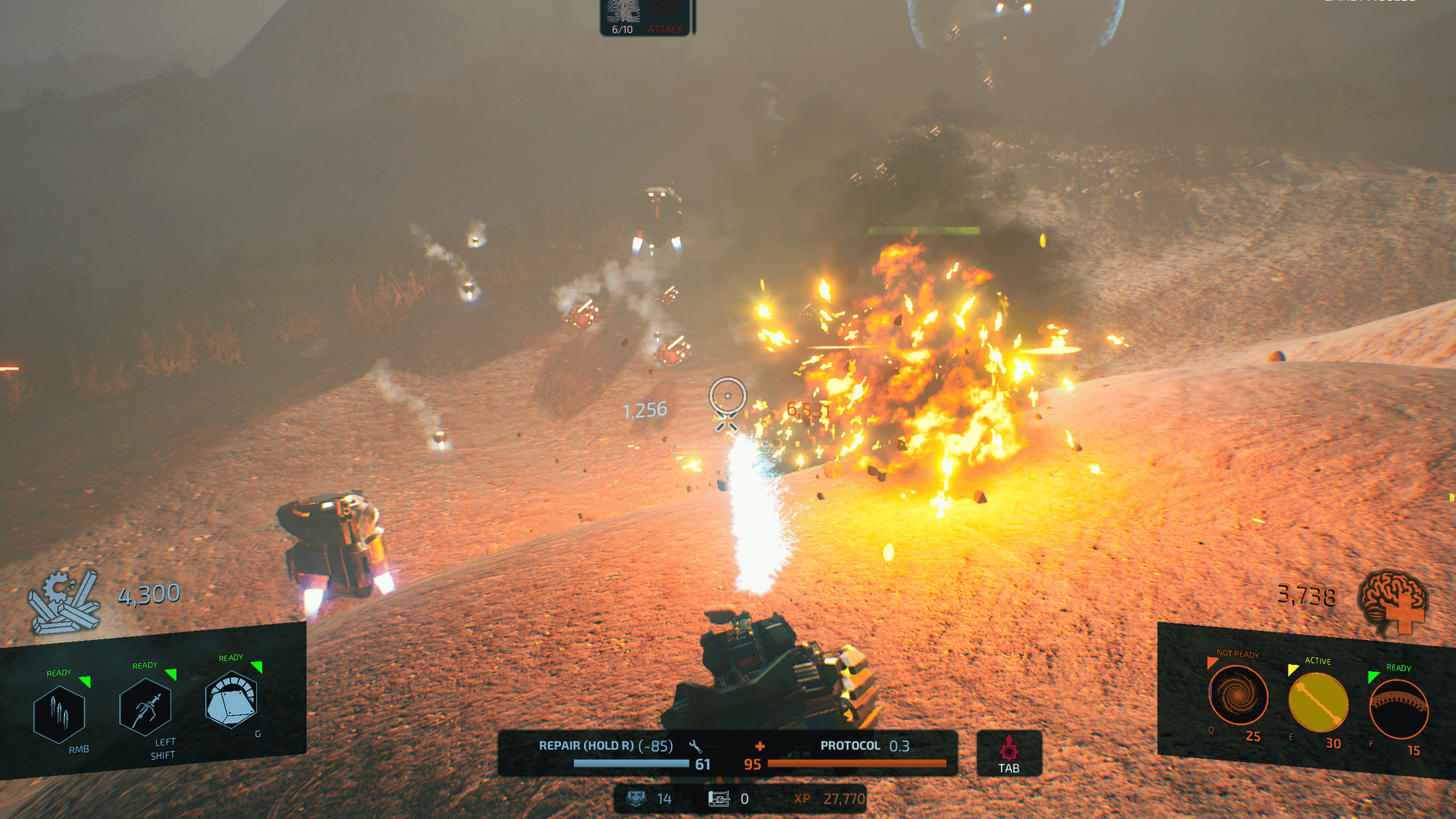Viewport: 1456px width, 819px height.
Task: Toggle the active yellow beam ability
Action: 1318,702
